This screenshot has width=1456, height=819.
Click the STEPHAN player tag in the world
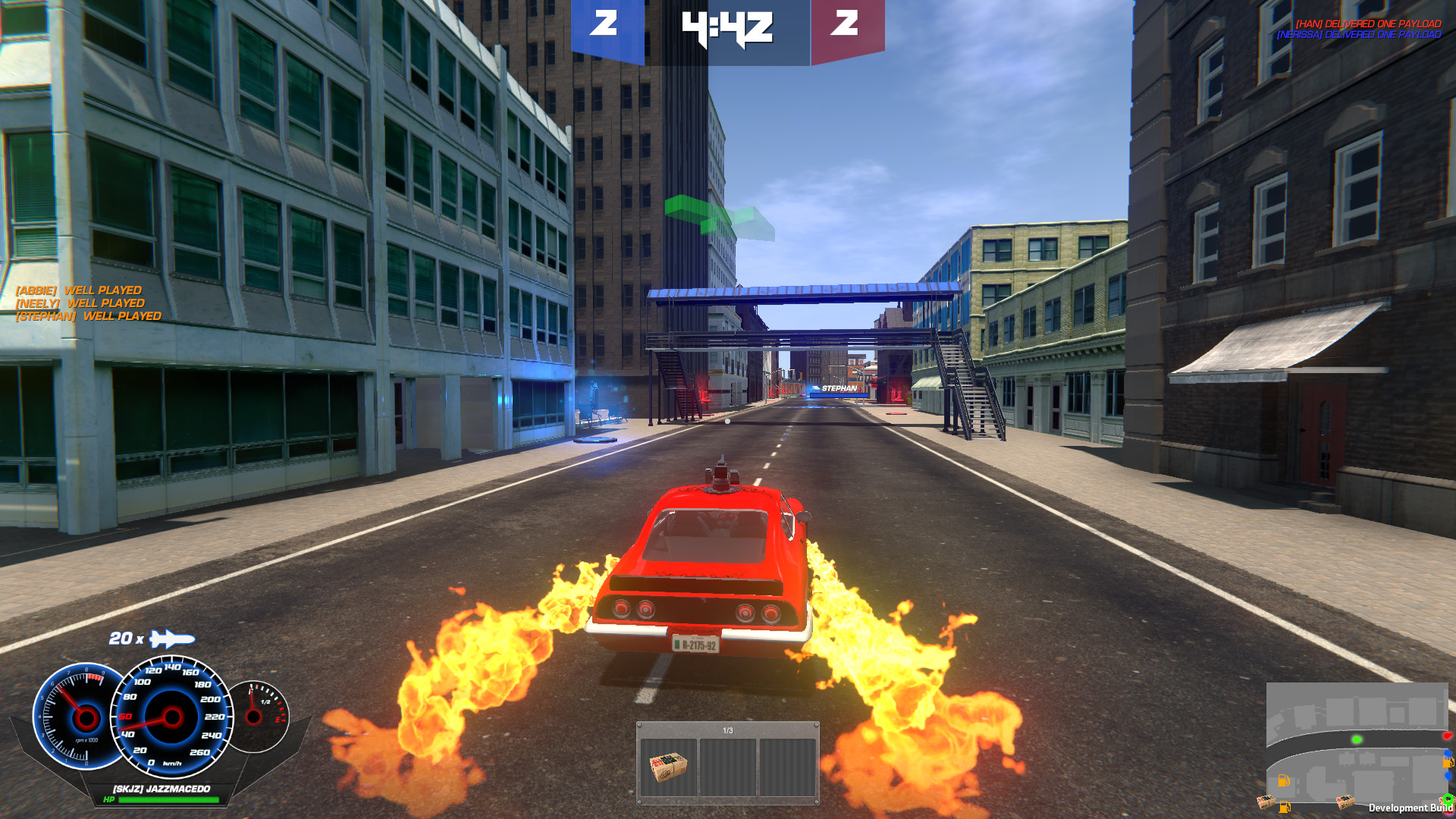(839, 387)
